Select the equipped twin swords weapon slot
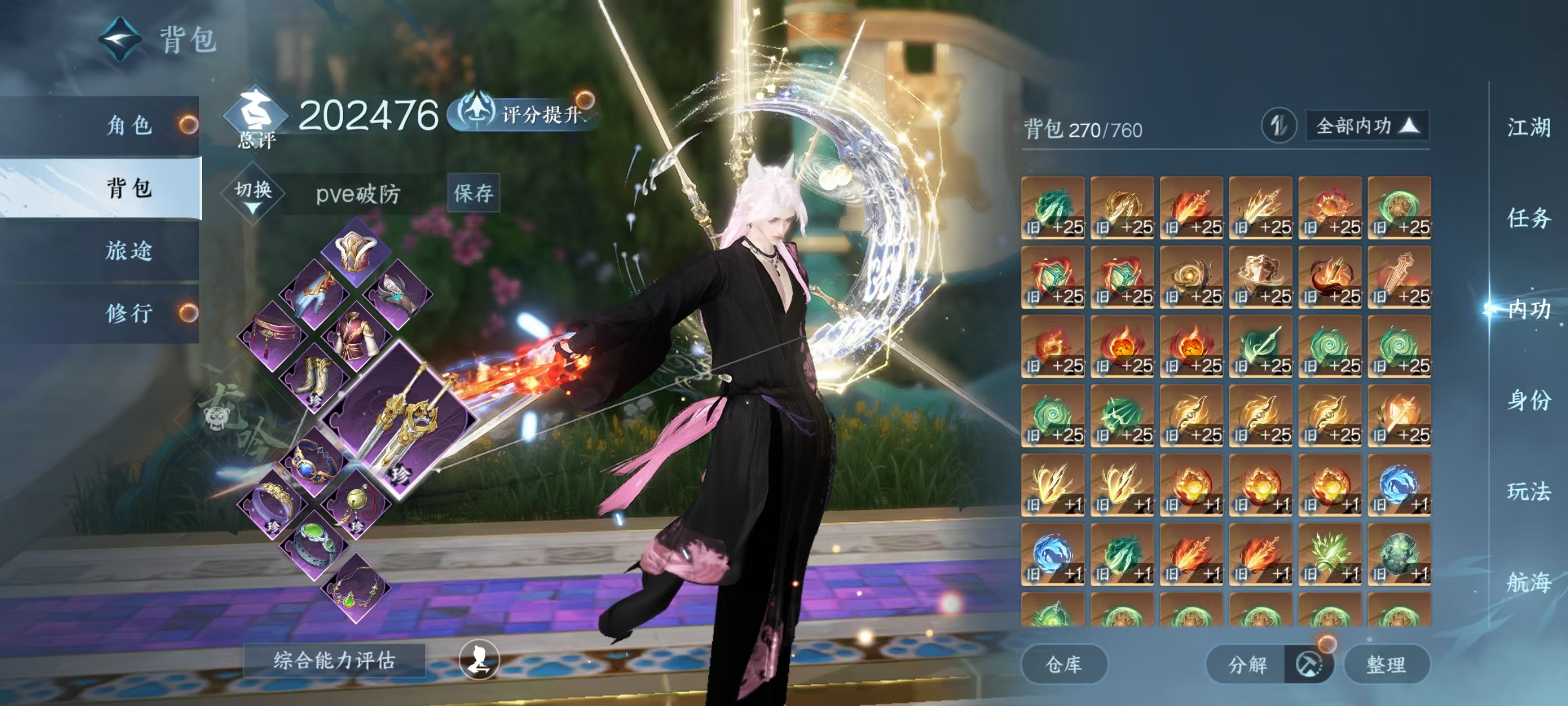This screenshot has width=1568, height=706. [x=399, y=419]
